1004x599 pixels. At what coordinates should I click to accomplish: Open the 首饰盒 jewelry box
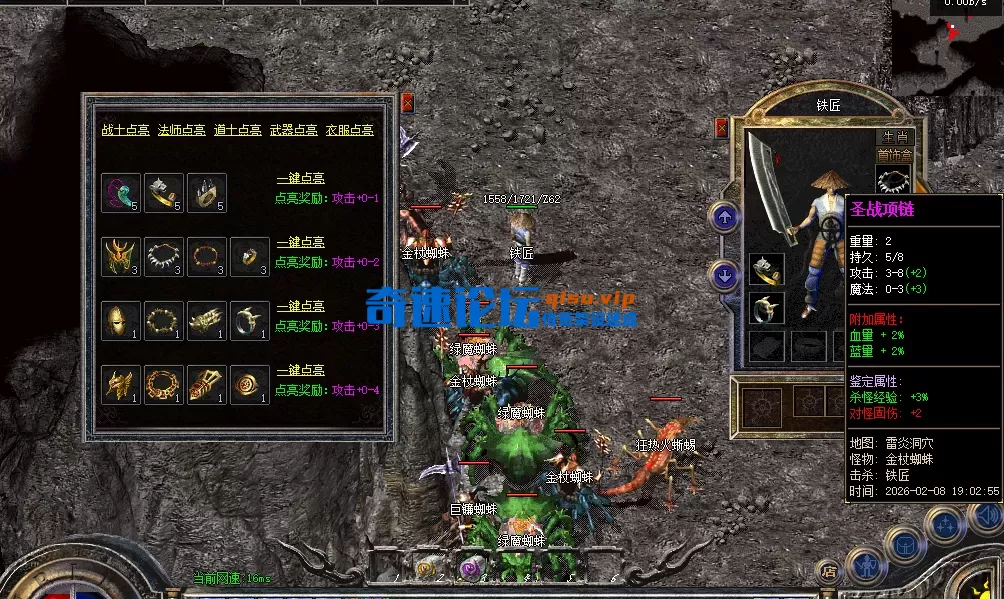(894, 155)
